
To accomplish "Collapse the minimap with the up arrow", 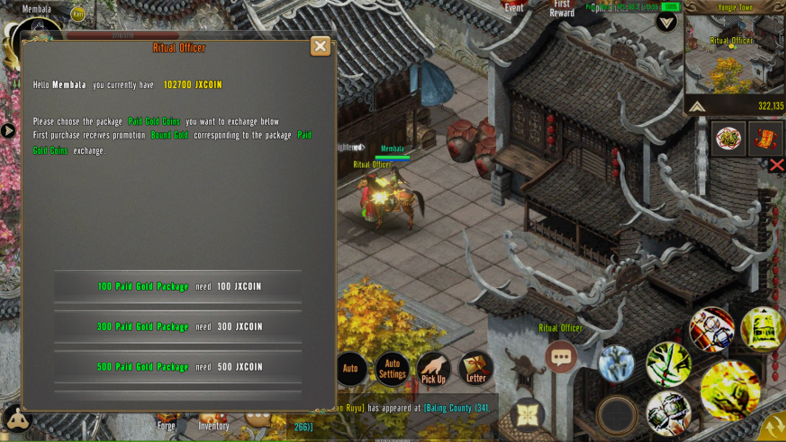I will click(x=697, y=106).
